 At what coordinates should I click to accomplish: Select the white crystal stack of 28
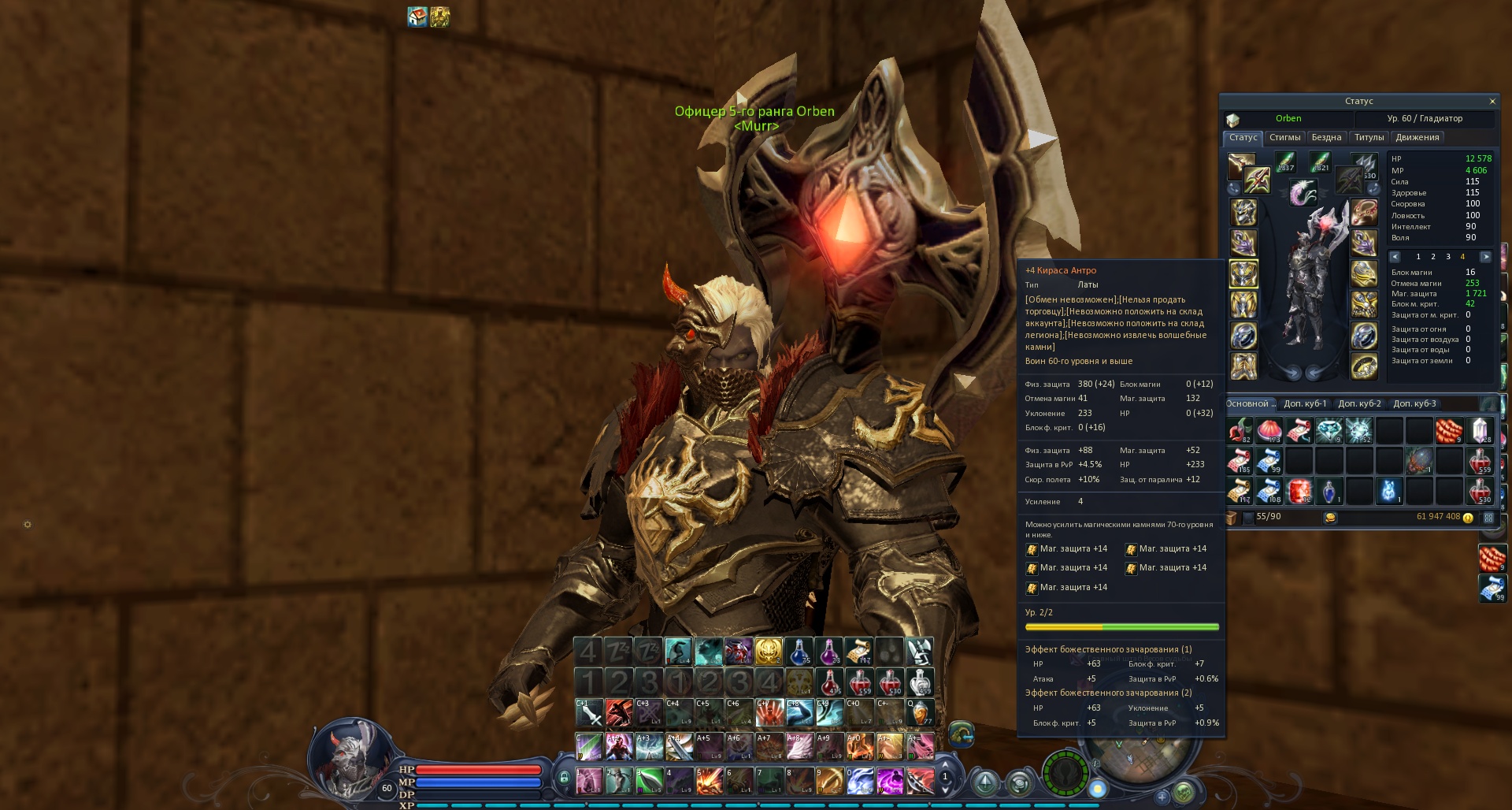pos(1480,430)
